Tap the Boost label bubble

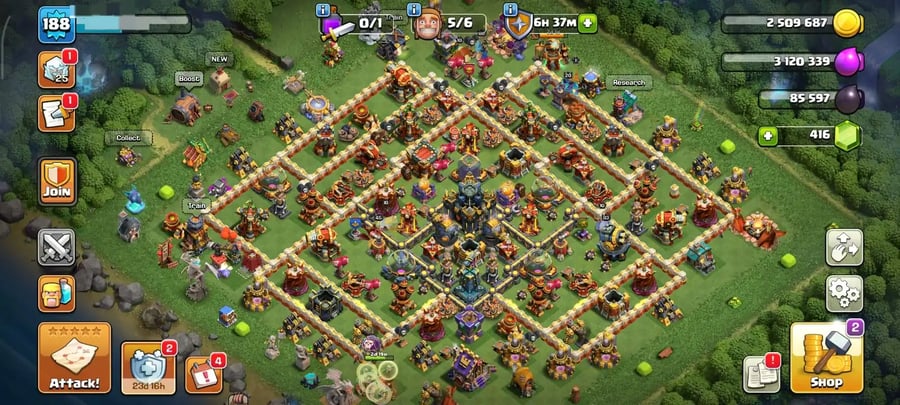(x=190, y=78)
